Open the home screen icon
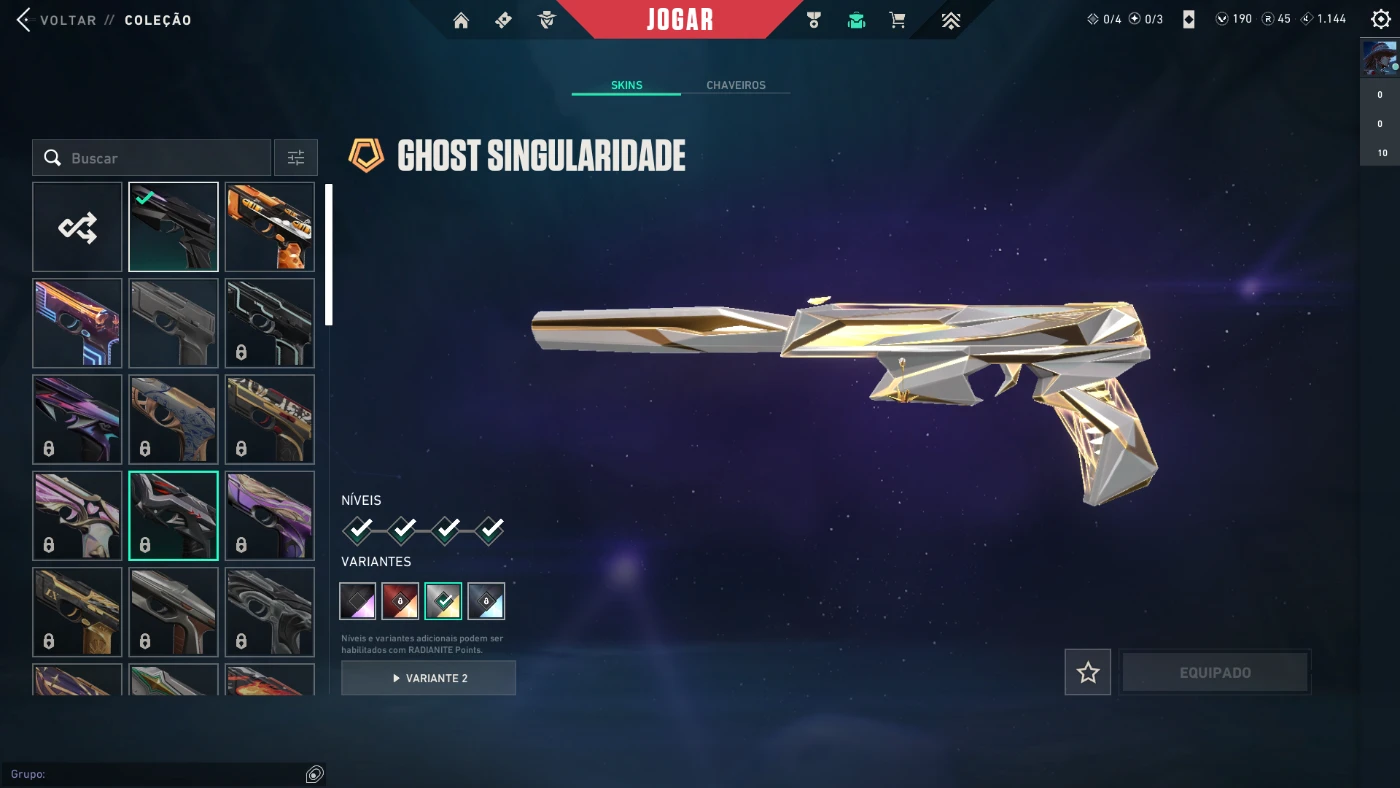The width and height of the screenshot is (1400, 788). click(461, 20)
